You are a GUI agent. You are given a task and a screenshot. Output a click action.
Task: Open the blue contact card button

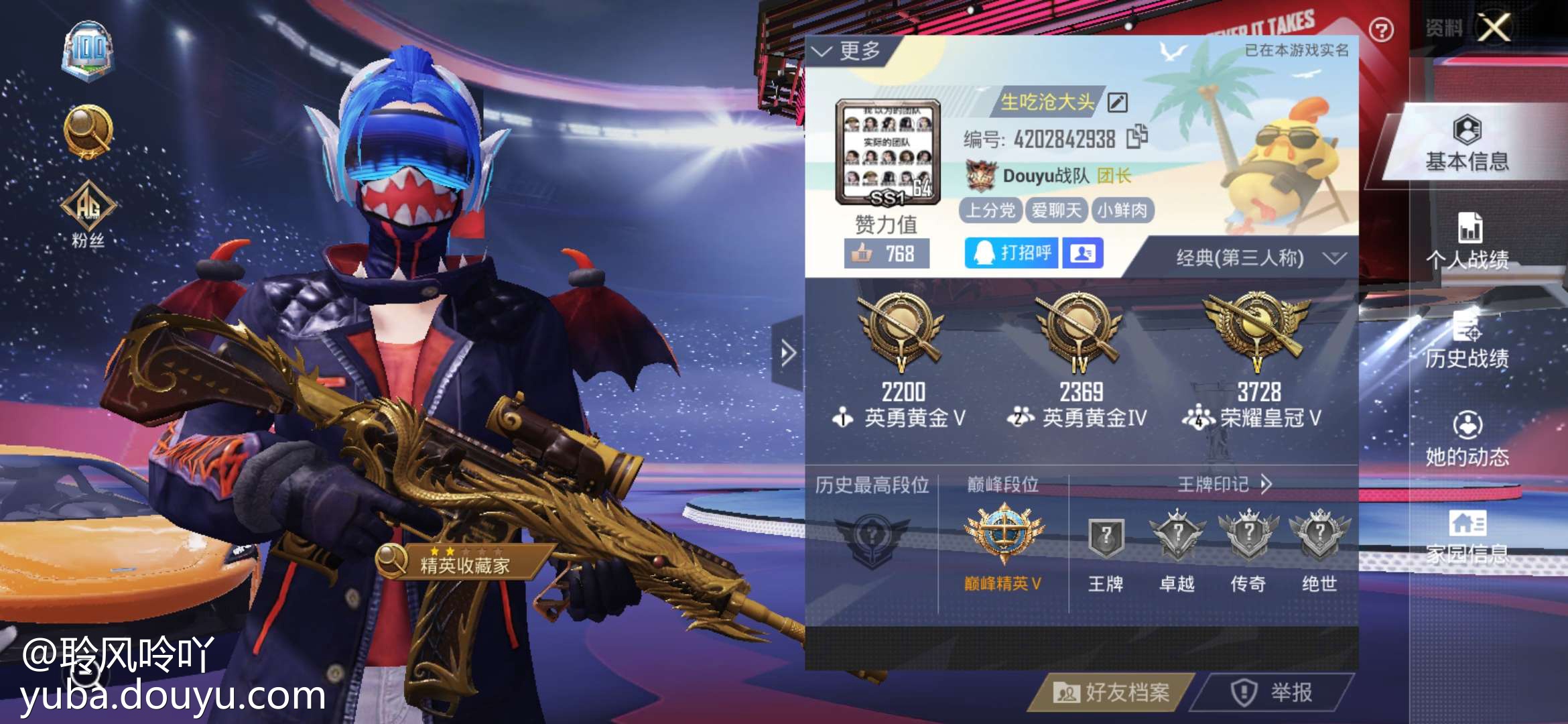pyautogui.click(x=1083, y=253)
